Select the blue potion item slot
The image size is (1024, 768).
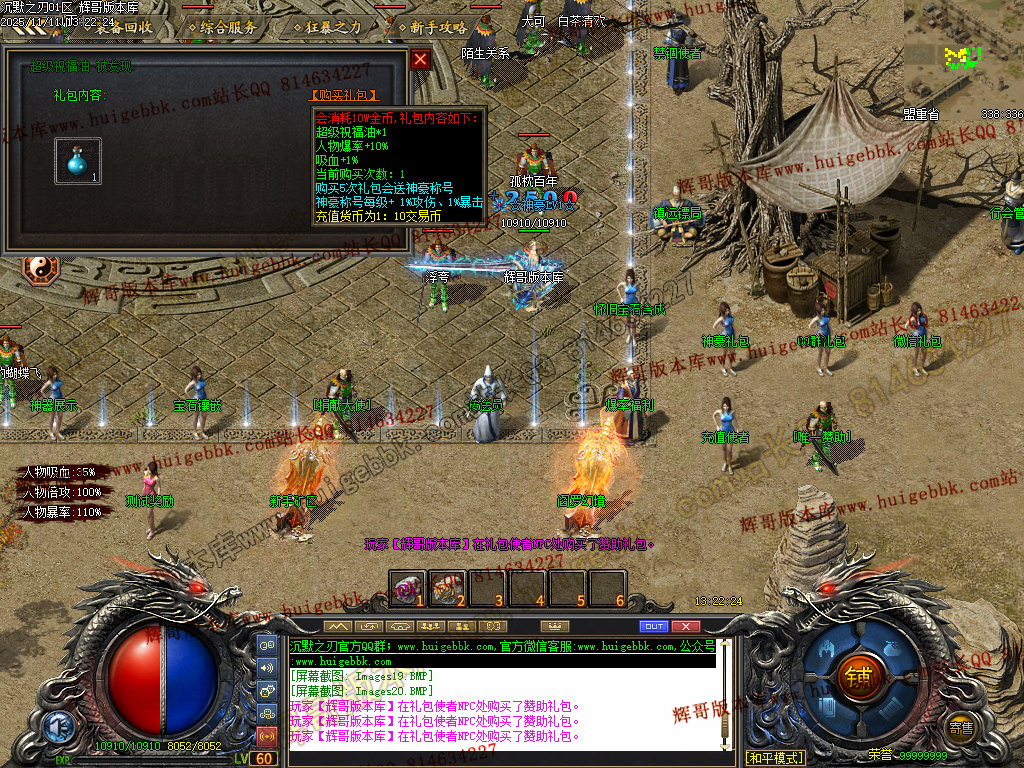point(77,161)
